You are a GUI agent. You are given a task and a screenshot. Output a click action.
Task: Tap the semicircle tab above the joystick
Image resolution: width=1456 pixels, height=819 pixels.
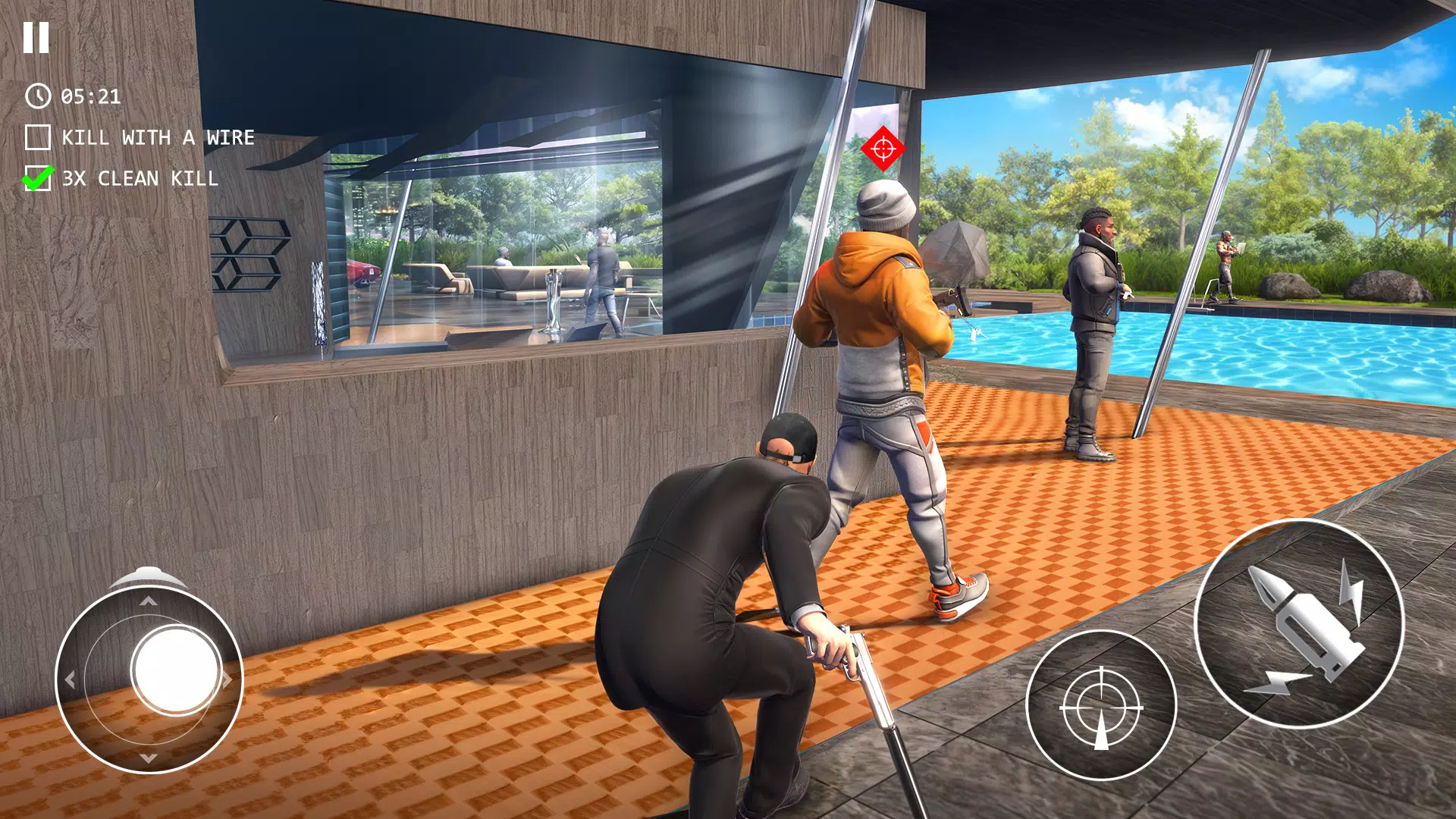click(x=148, y=574)
